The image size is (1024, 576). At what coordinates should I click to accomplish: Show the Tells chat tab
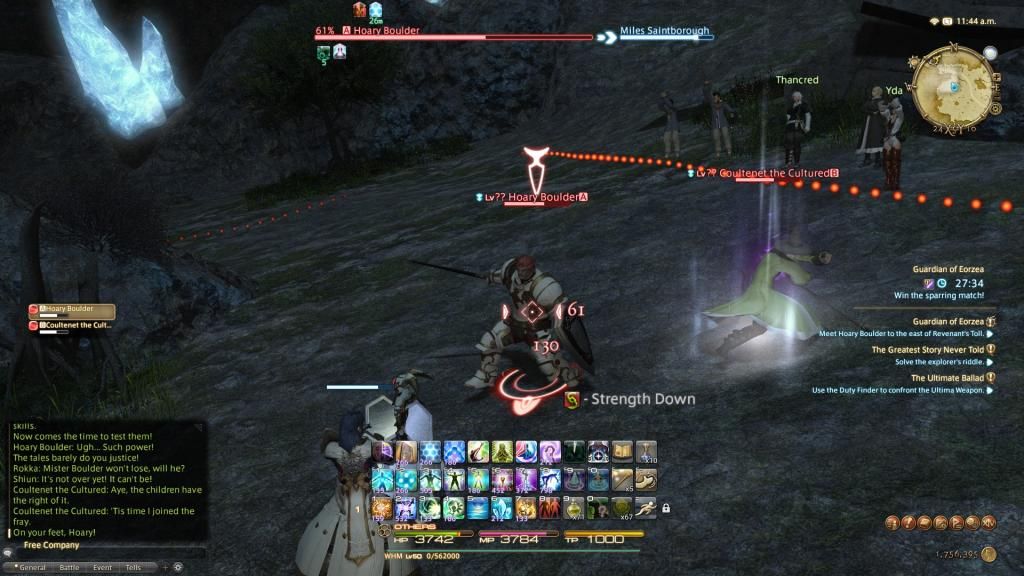pos(133,567)
